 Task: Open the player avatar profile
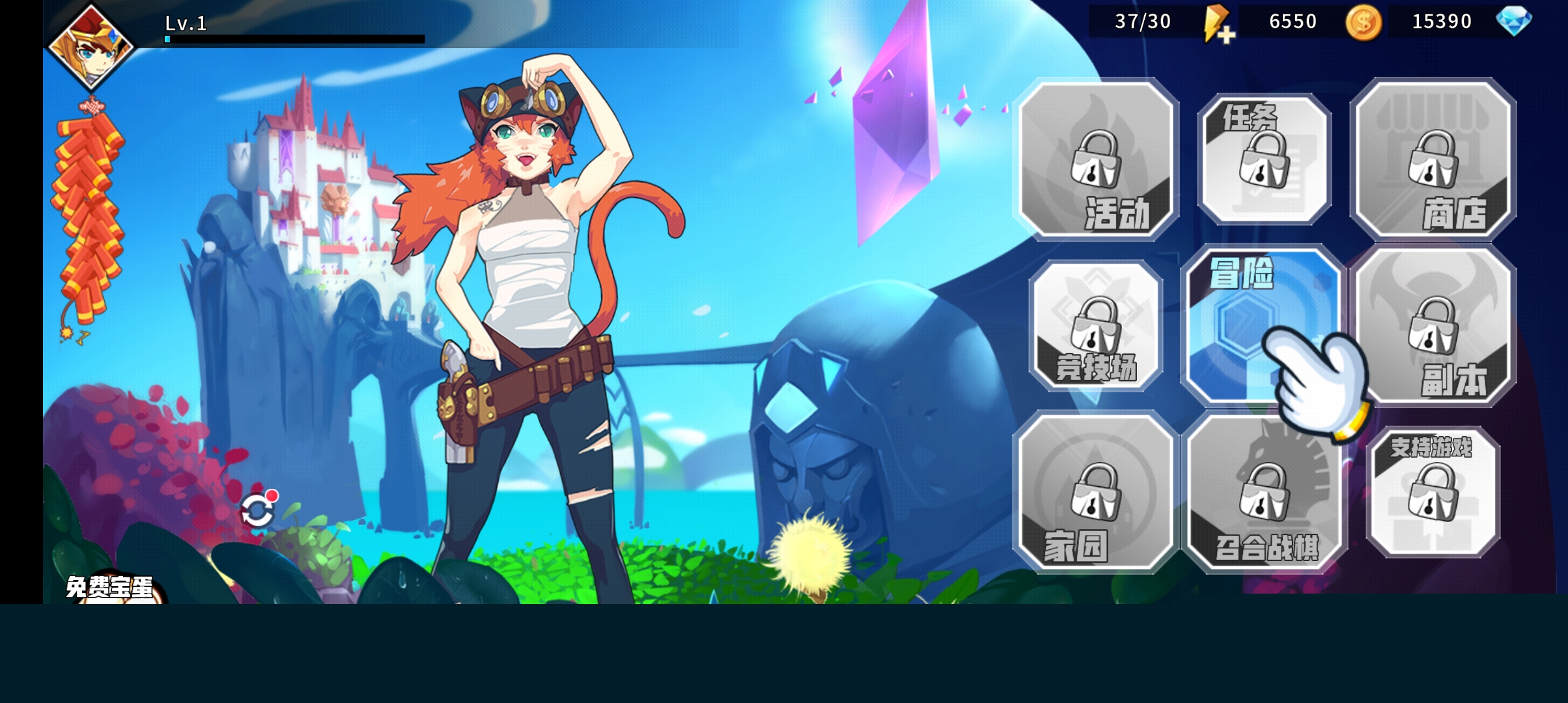91,46
